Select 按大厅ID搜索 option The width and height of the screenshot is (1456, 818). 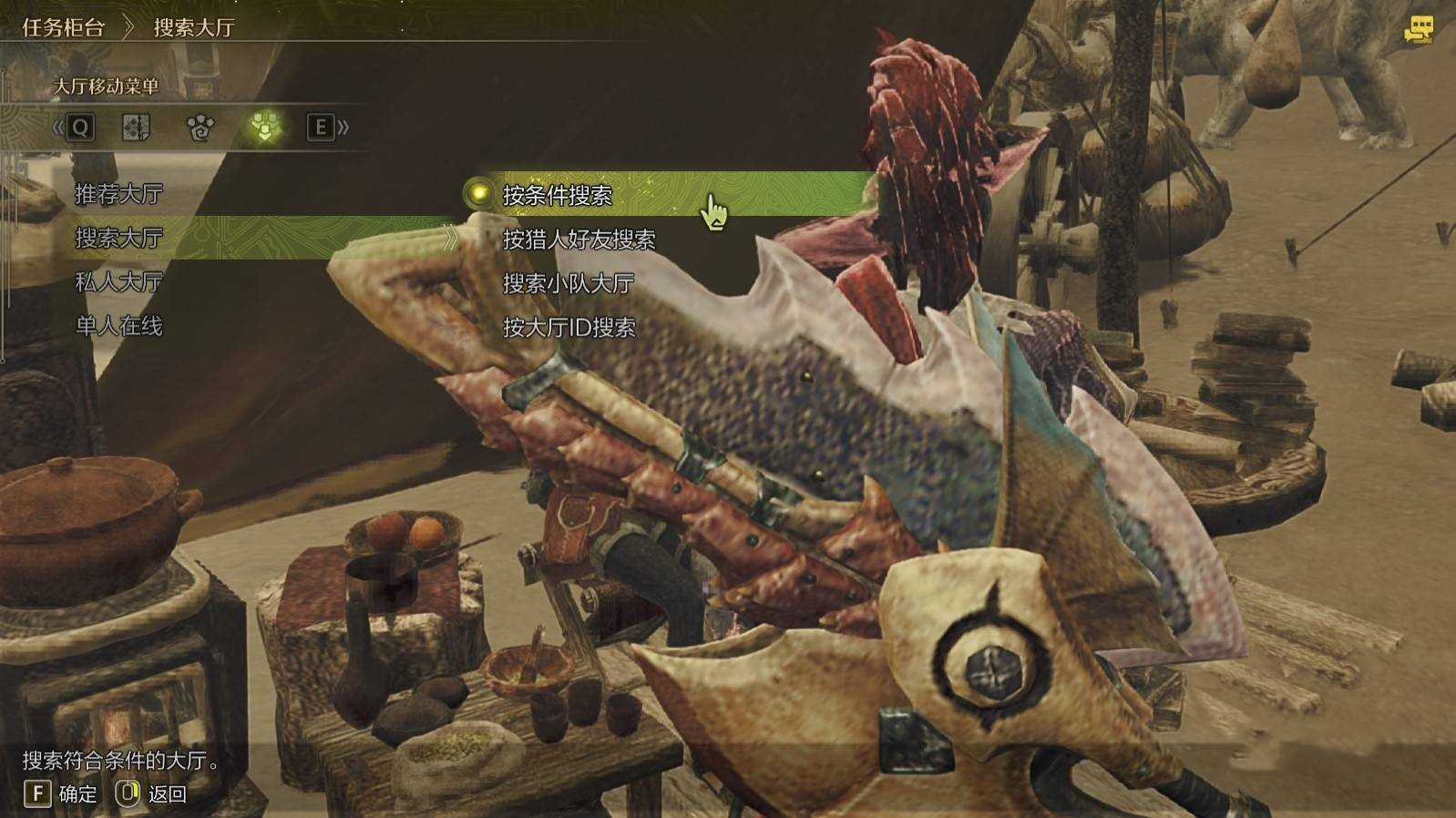[569, 327]
